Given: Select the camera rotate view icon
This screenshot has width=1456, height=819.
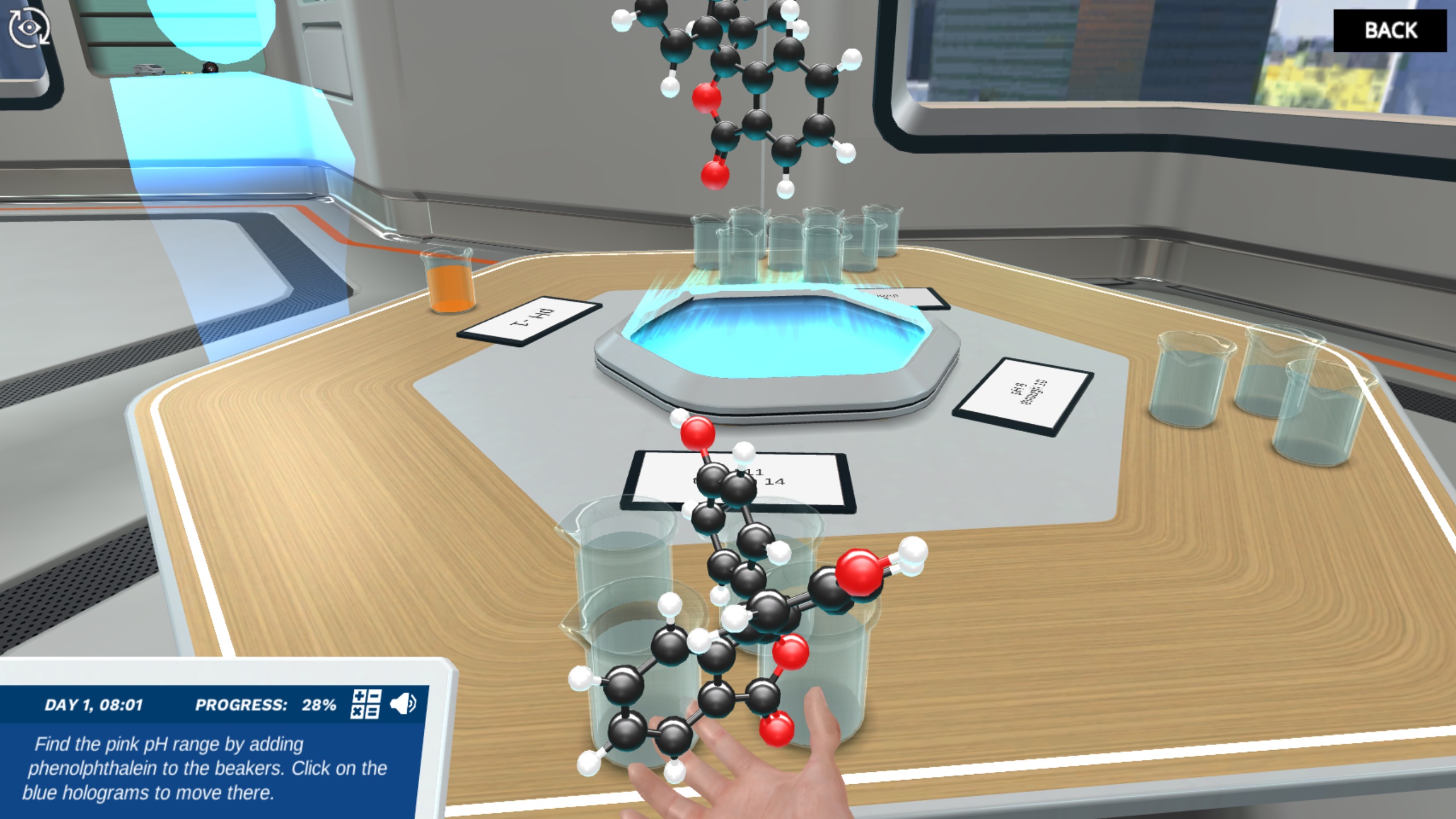Looking at the screenshot, I should (x=28, y=27).
